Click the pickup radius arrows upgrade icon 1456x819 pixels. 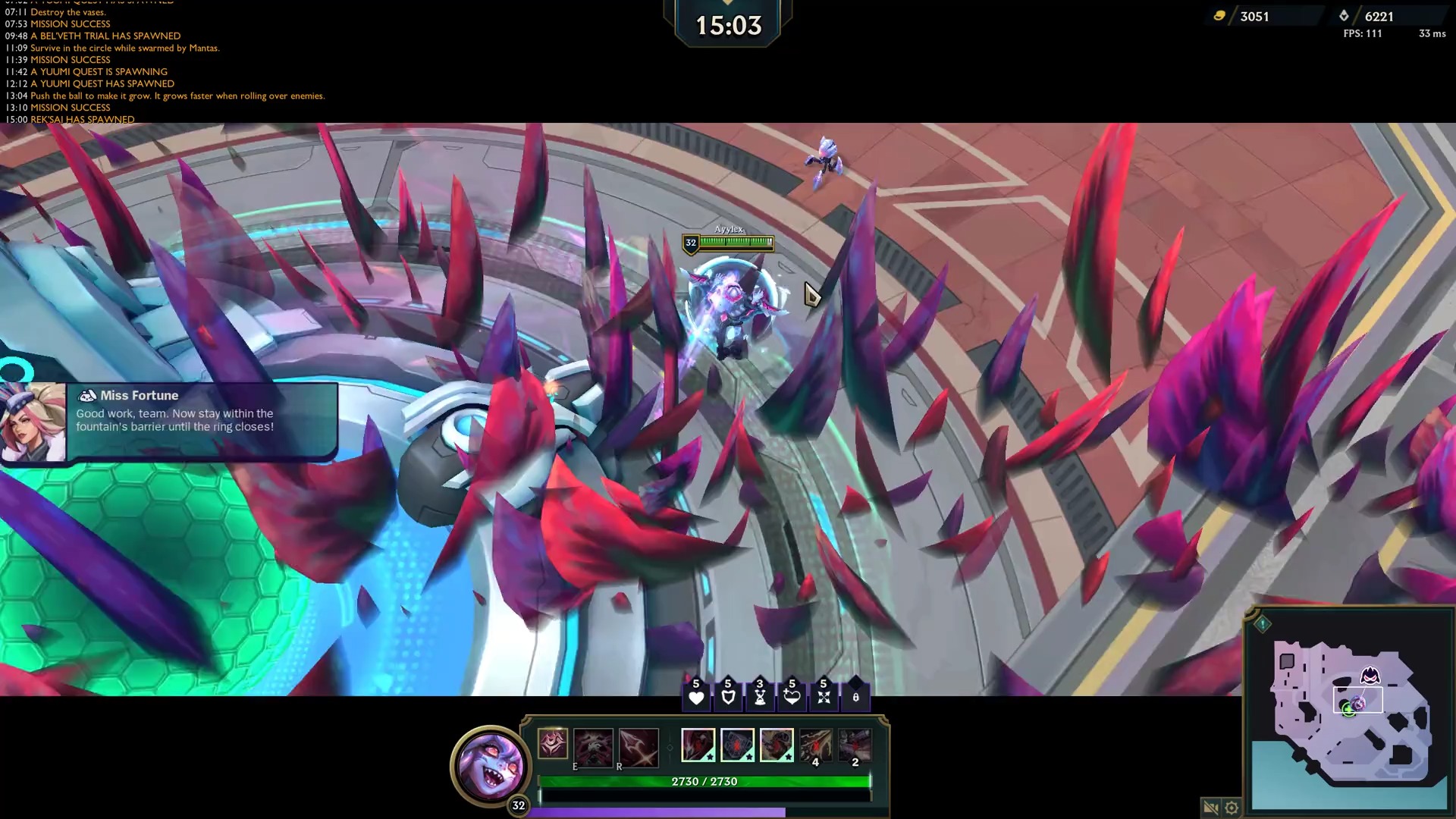(x=824, y=697)
